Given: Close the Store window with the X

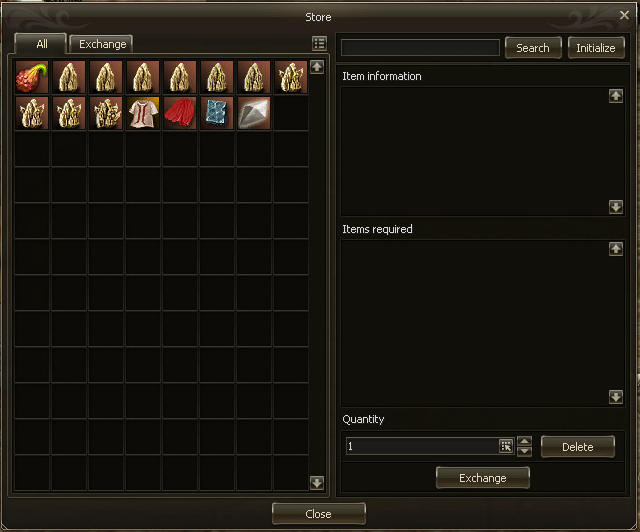Looking at the screenshot, I should [x=625, y=16].
